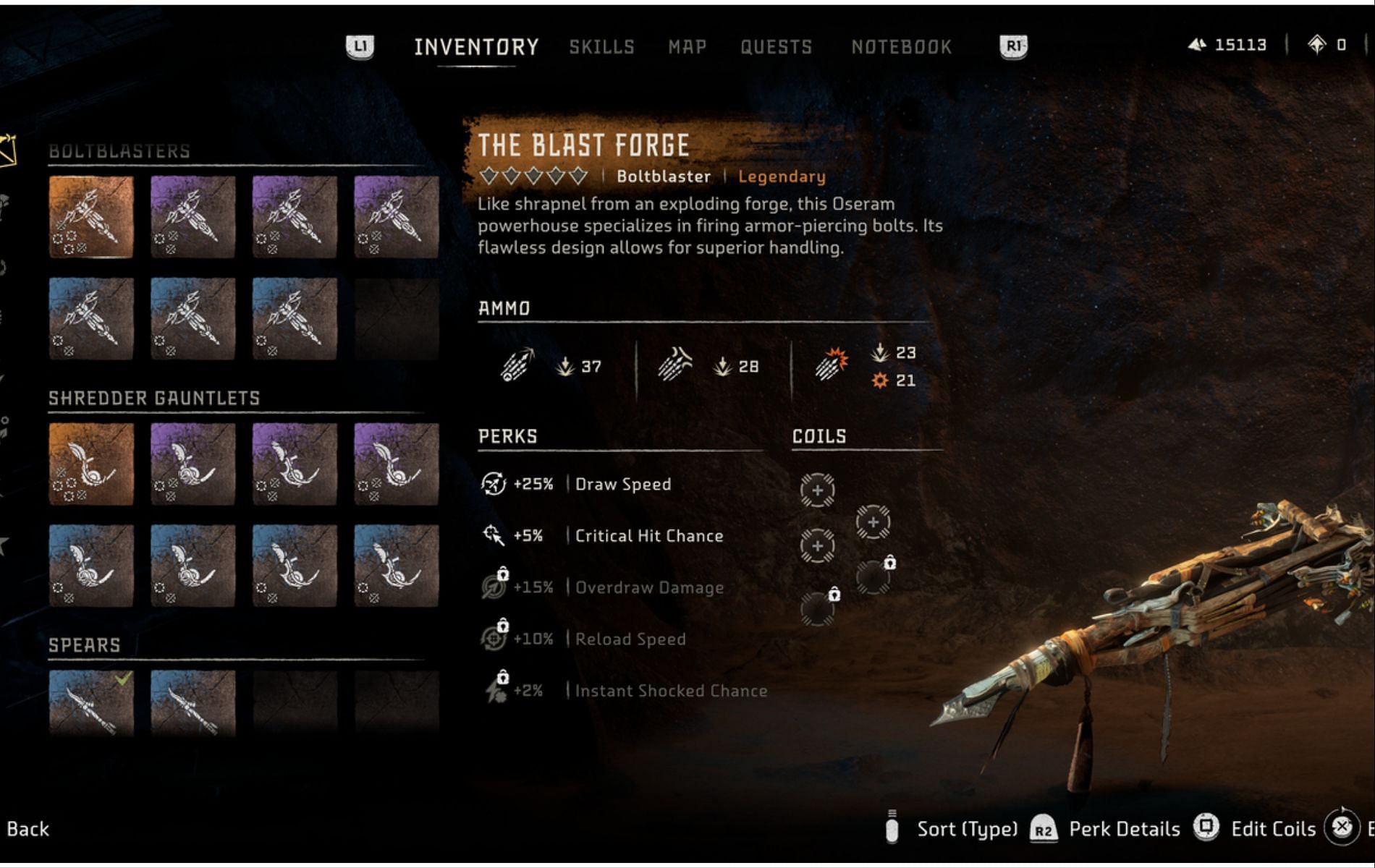
Task: Switch to the Skills tab
Action: click(601, 47)
